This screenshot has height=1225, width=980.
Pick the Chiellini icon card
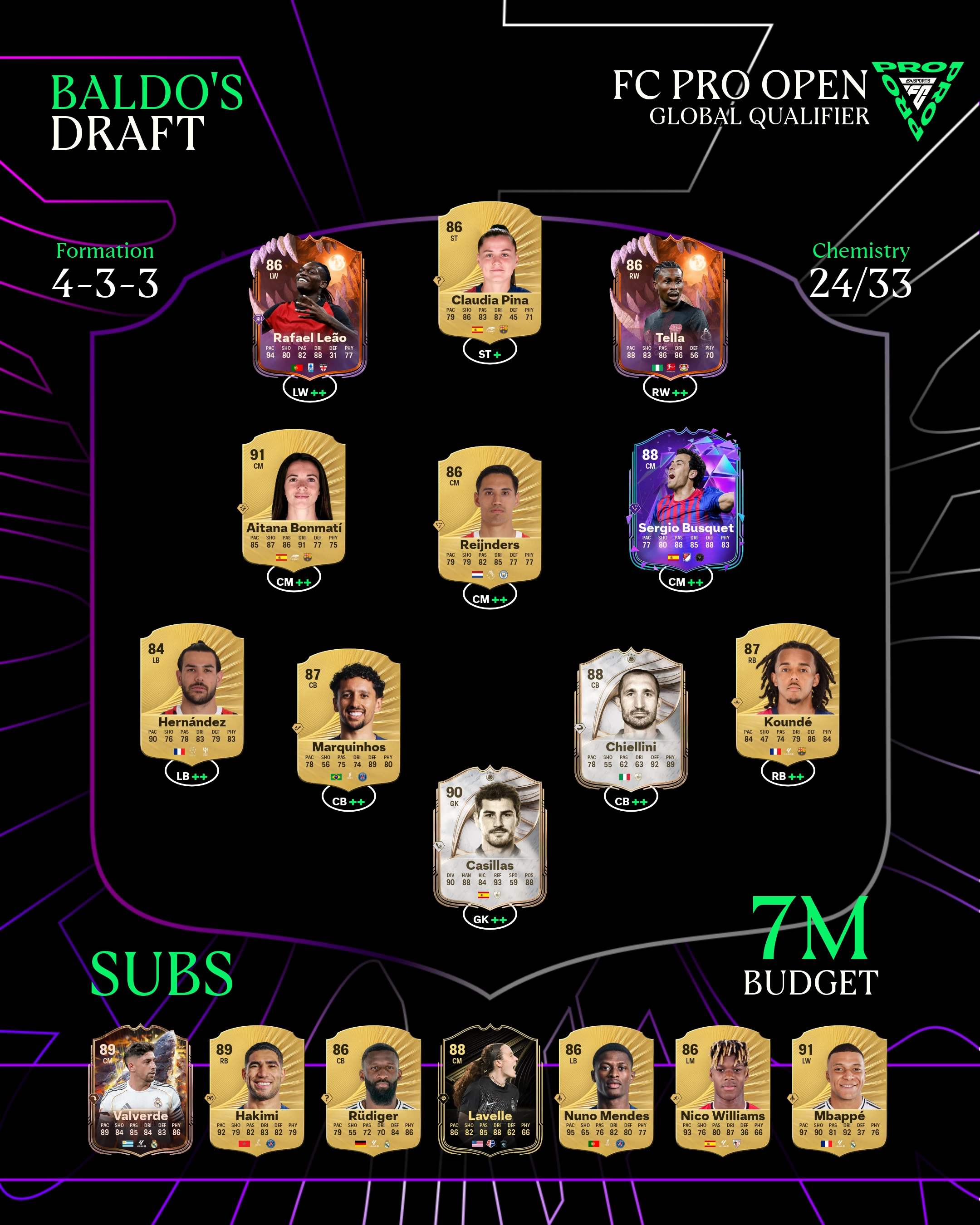click(x=630, y=717)
